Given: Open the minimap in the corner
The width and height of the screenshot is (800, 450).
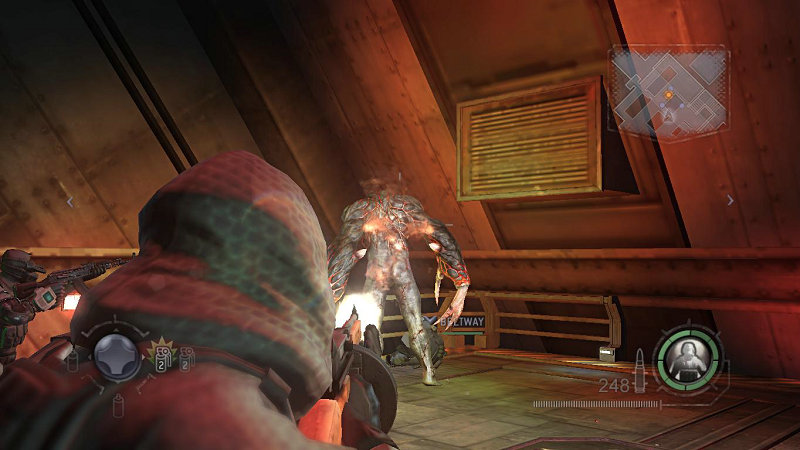Looking at the screenshot, I should 667,92.
